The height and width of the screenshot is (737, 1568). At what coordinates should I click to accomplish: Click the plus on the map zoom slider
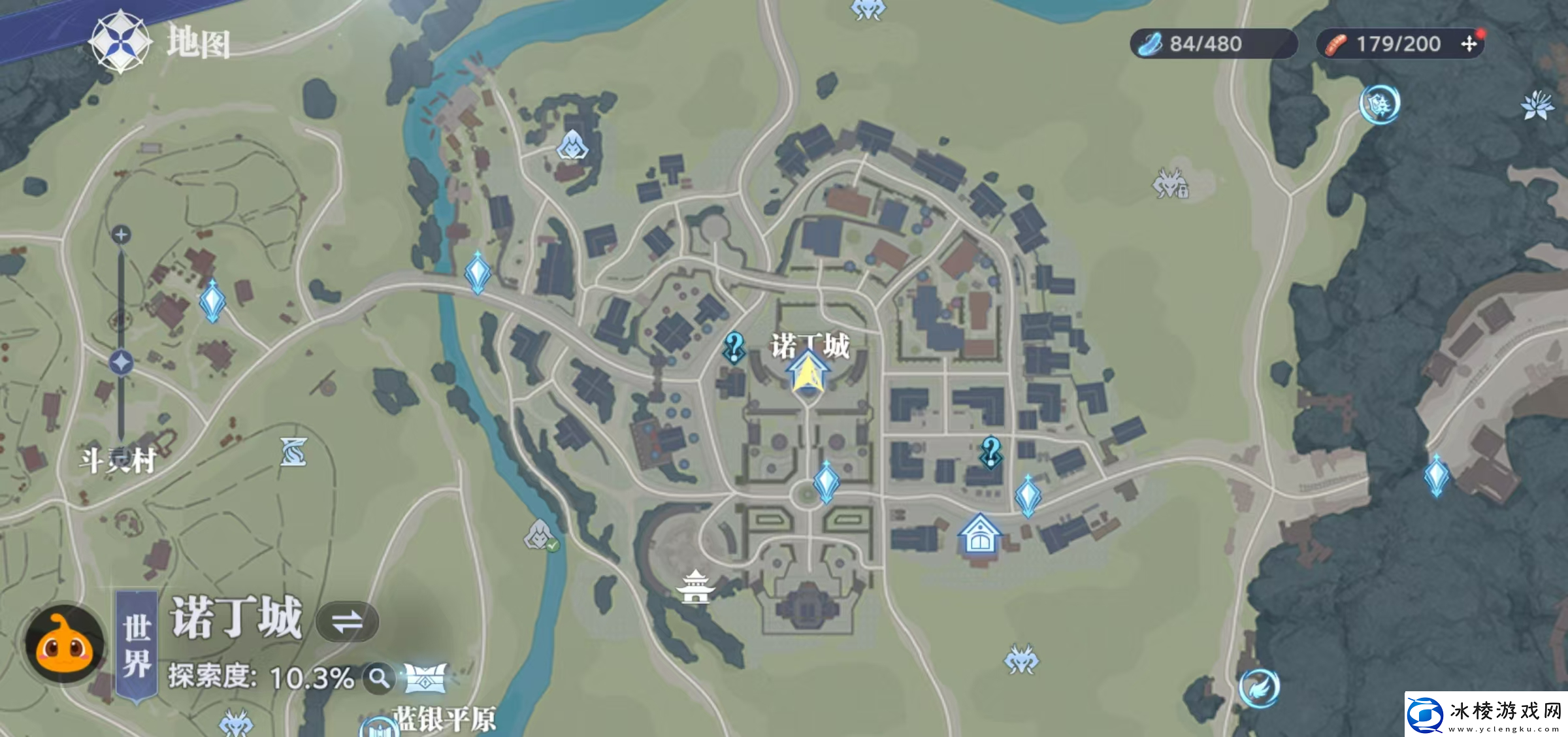point(122,233)
